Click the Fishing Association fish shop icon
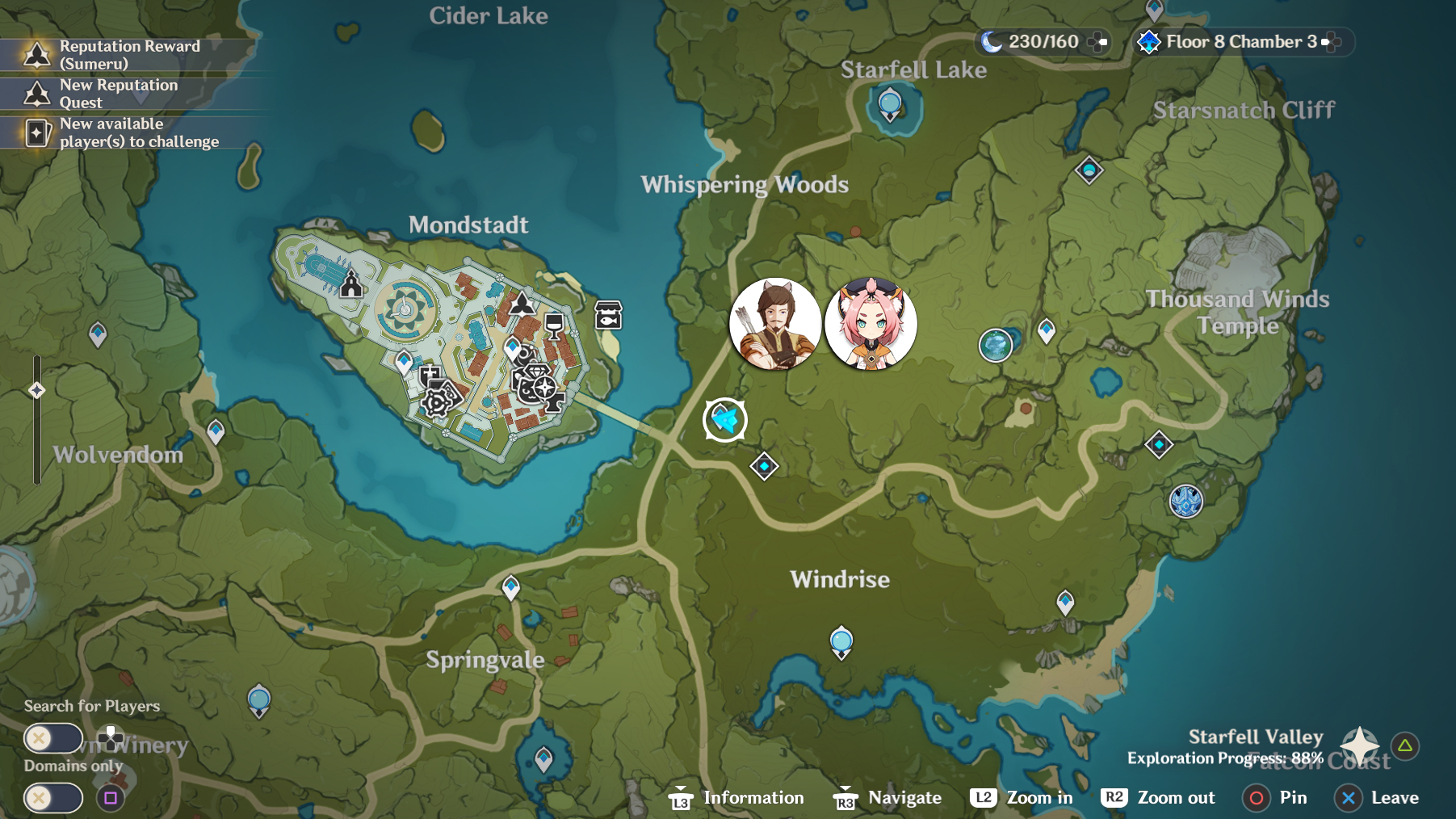The image size is (1456, 819). pos(607,315)
